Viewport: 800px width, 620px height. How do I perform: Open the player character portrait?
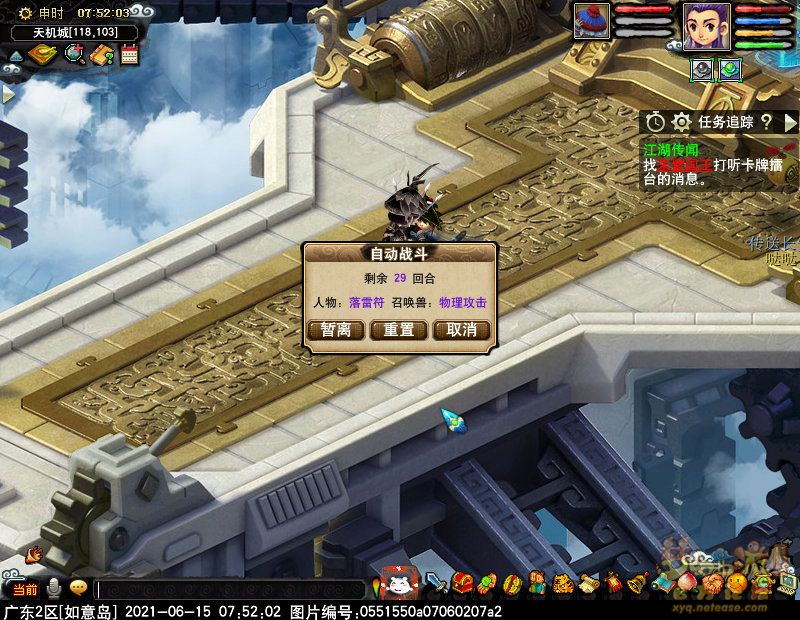[x=706, y=25]
